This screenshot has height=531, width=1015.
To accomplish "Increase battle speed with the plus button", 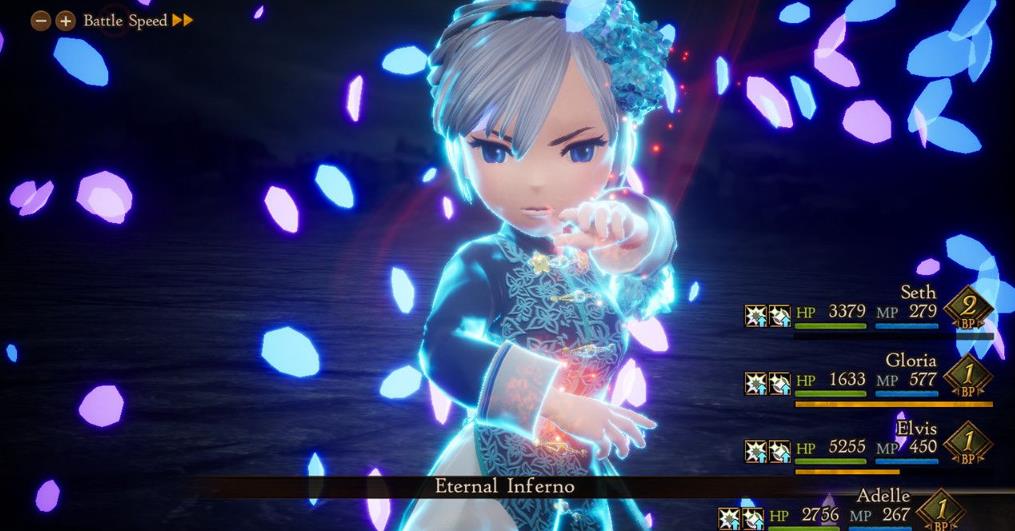I will tap(65, 20).
